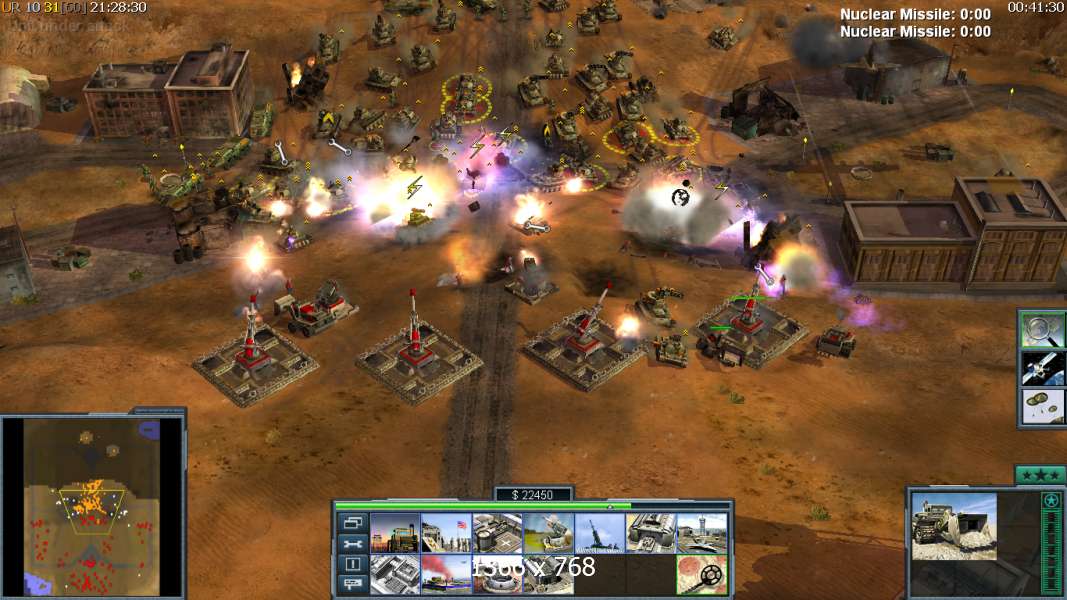Build the Cold Fusion Reactor power plant
The height and width of the screenshot is (600, 1067).
[395, 533]
